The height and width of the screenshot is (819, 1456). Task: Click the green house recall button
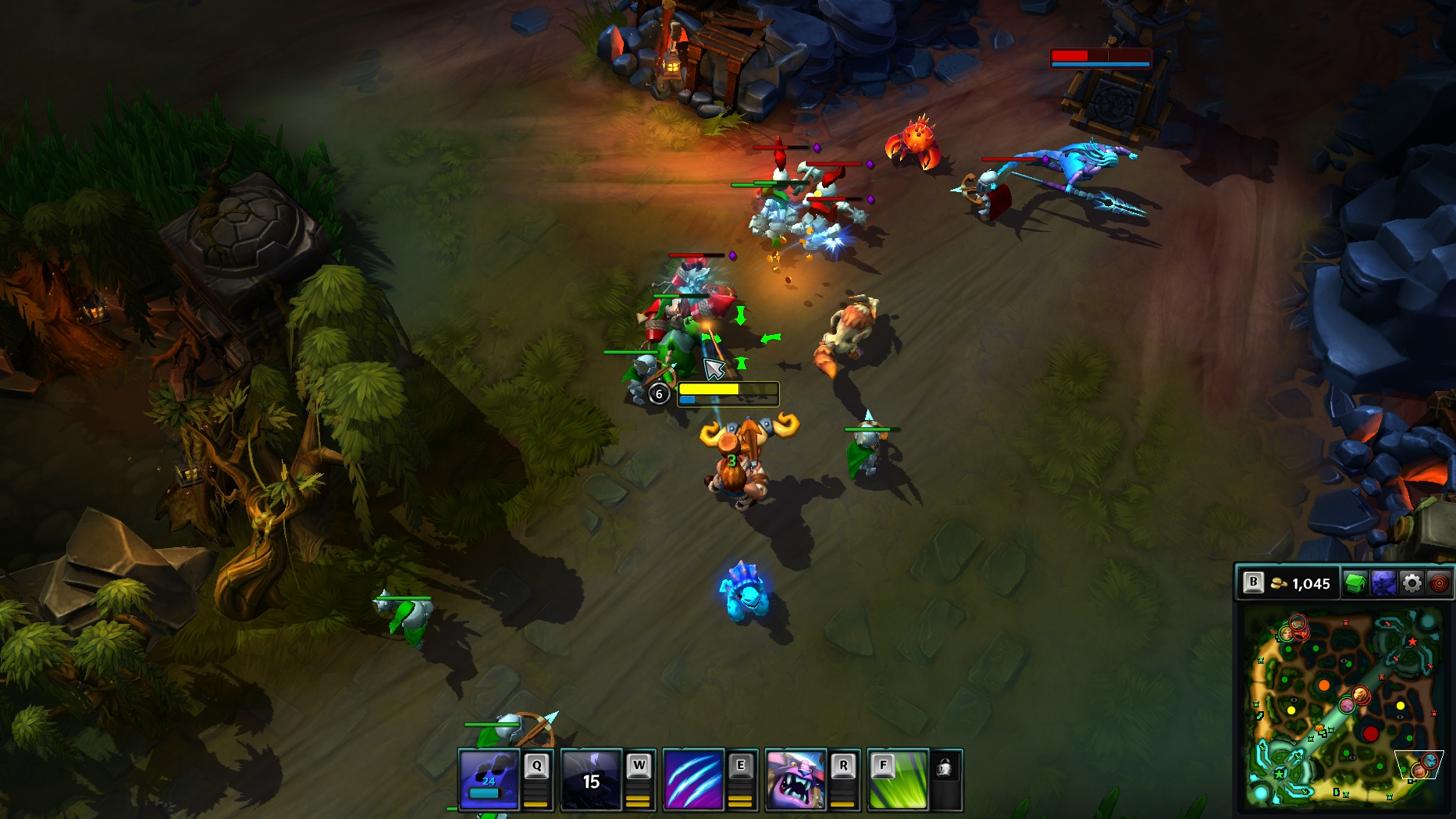click(1355, 583)
